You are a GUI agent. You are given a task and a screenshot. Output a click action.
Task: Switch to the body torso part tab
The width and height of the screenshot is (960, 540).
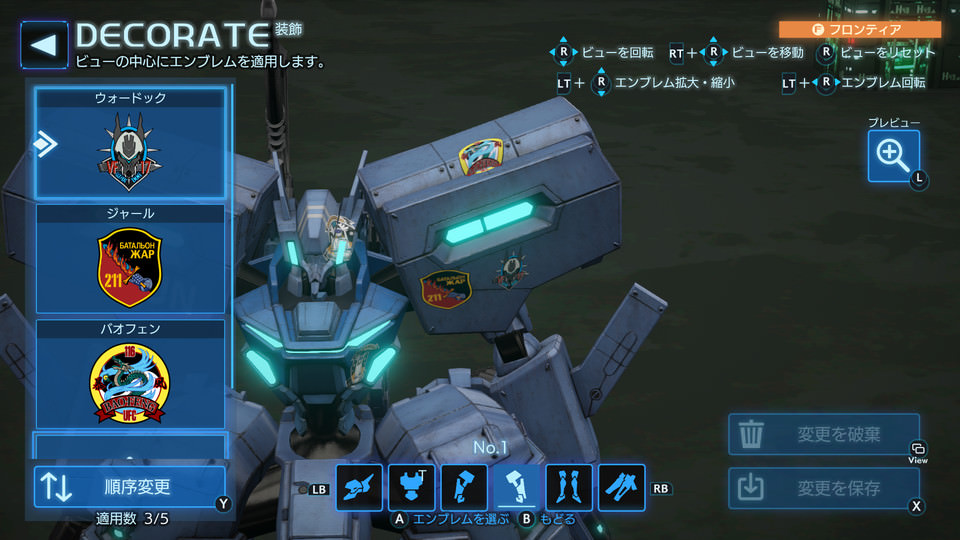pyautogui.click(x=412, y=488)
